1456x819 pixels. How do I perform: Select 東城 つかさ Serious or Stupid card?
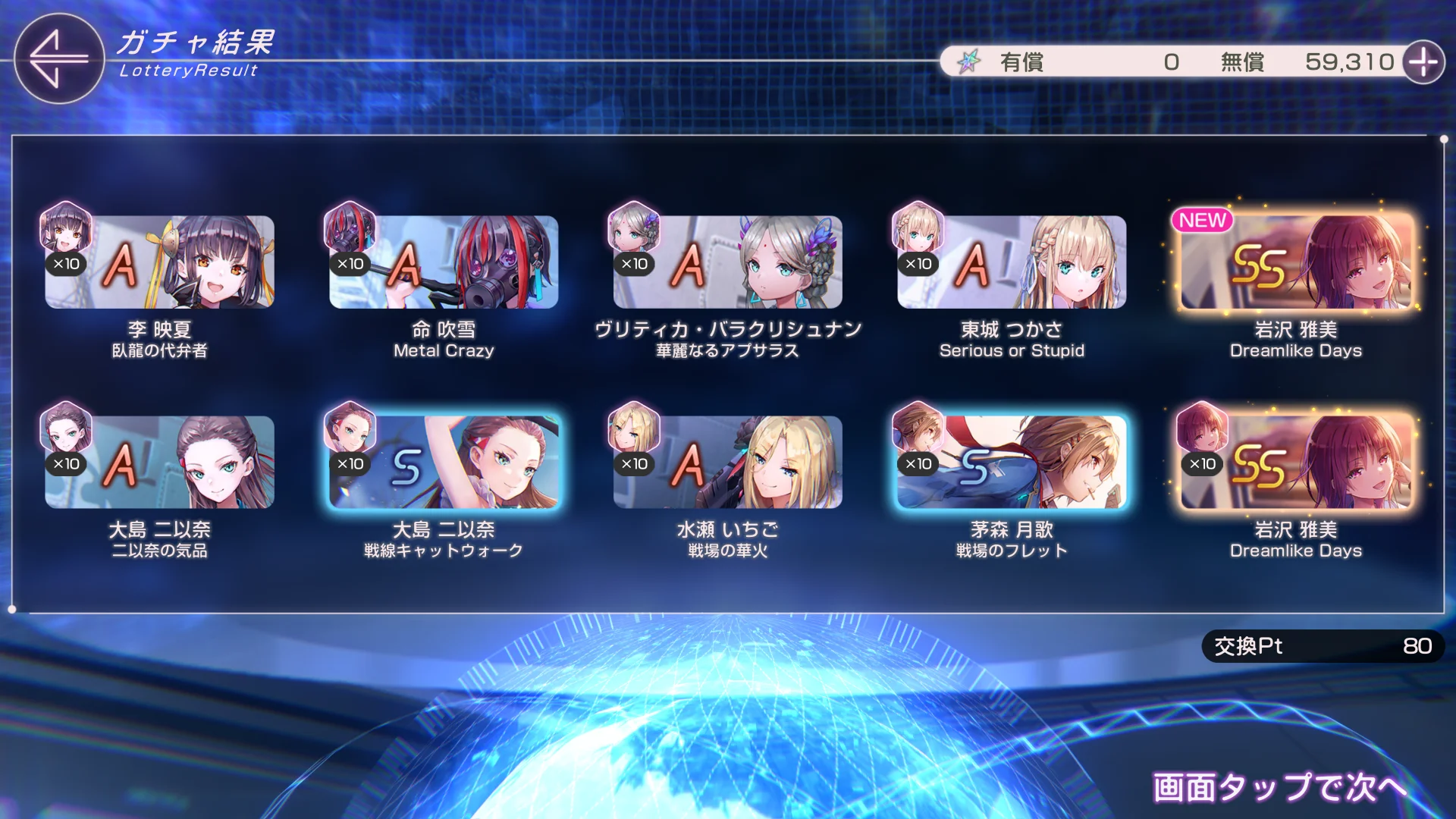coord(1012,262)
